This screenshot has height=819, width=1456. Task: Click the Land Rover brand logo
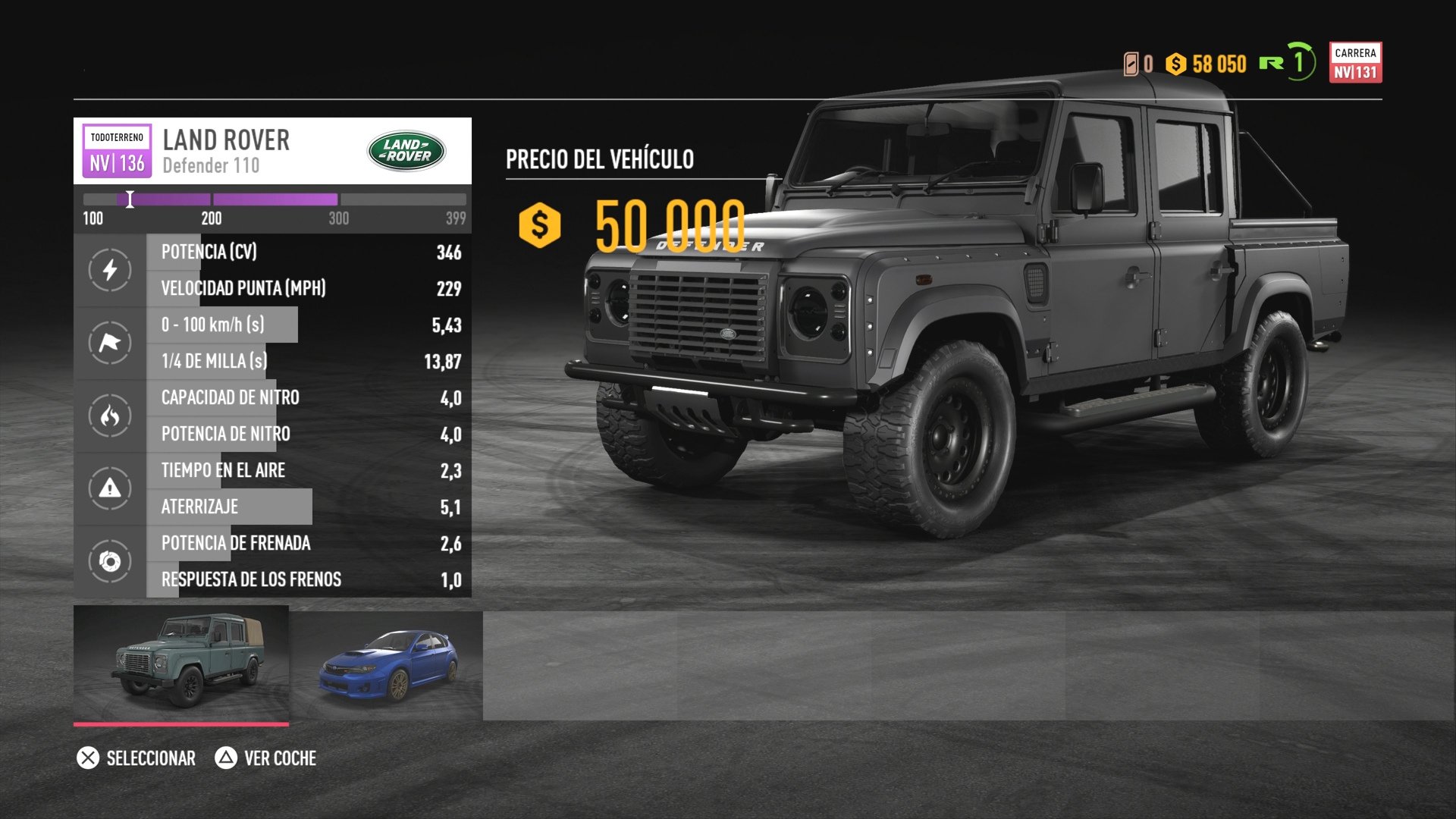(x=407, y=149)
